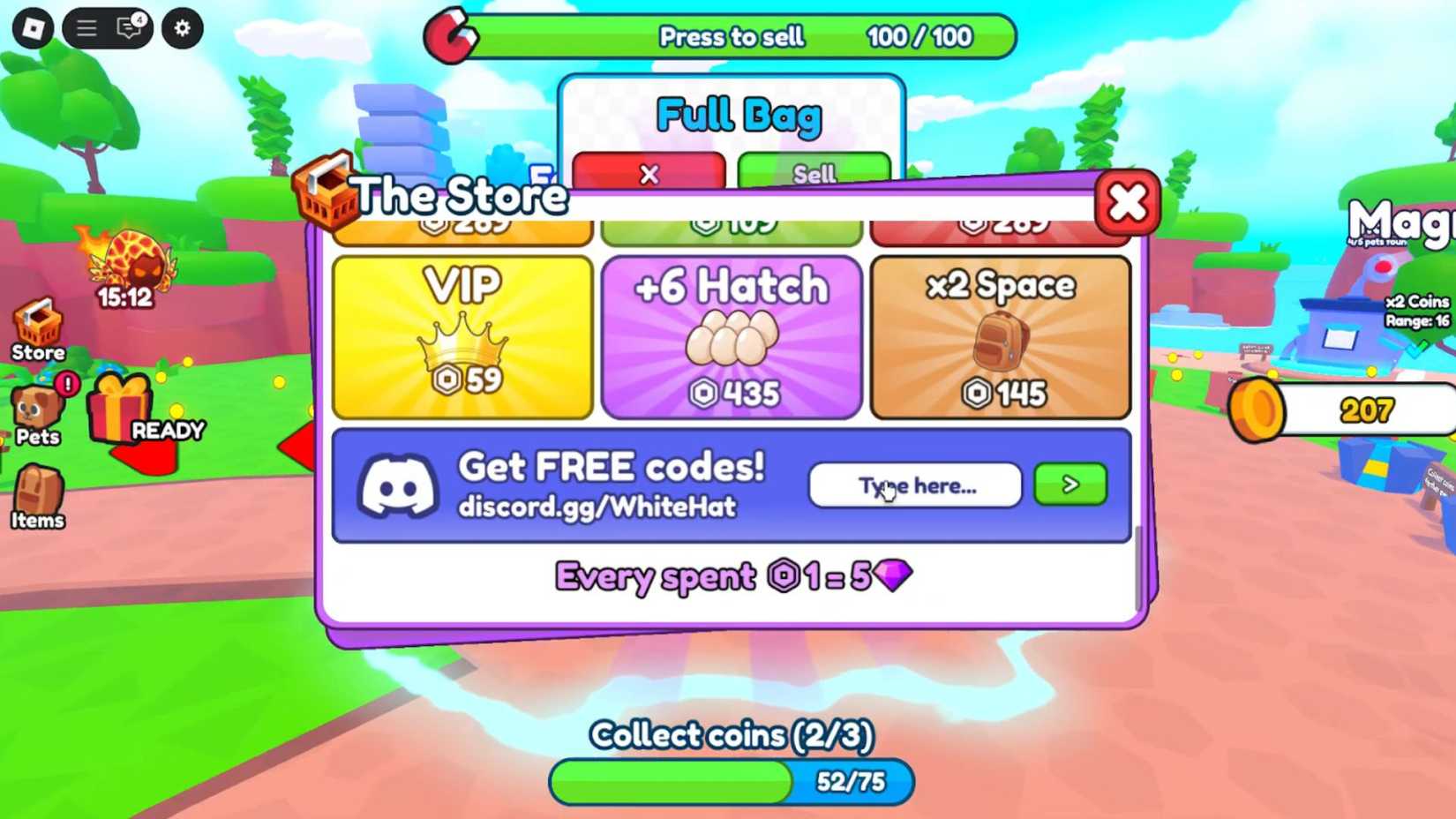Submit code with the green arrow button
Image resolution: width=1456 pixels, height=819 pixels.
click(x=1069, y=485)
